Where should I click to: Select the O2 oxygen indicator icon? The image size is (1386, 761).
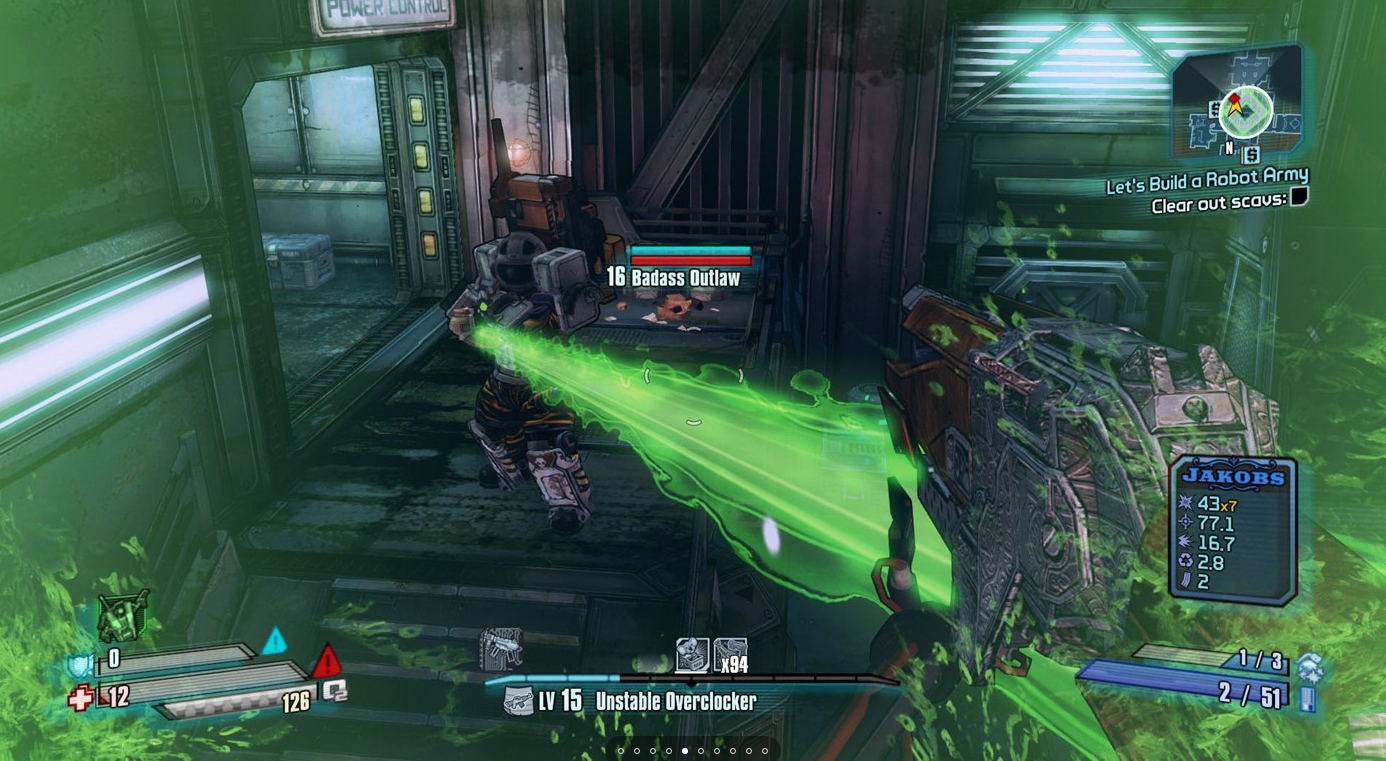(x=334, y=691)
